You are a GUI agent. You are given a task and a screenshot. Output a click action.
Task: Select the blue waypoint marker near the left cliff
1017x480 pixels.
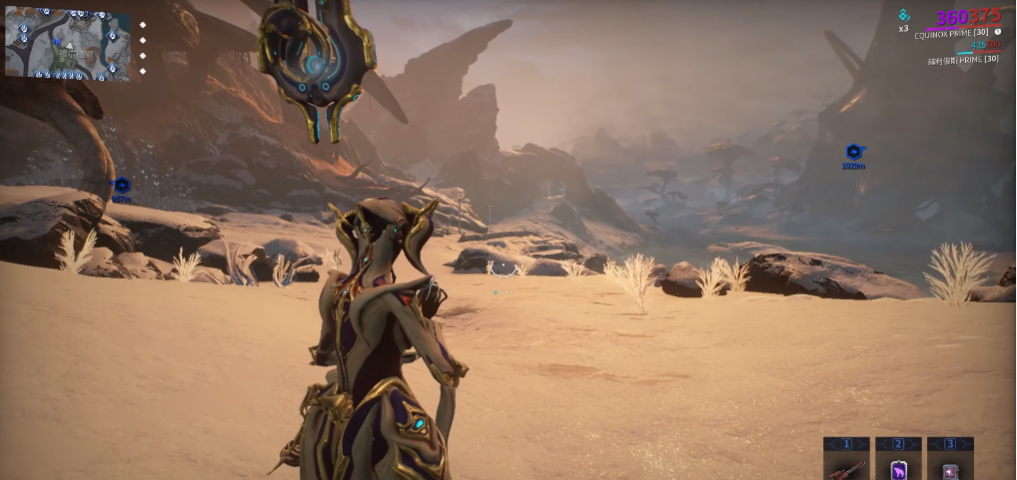coord(122,185)
